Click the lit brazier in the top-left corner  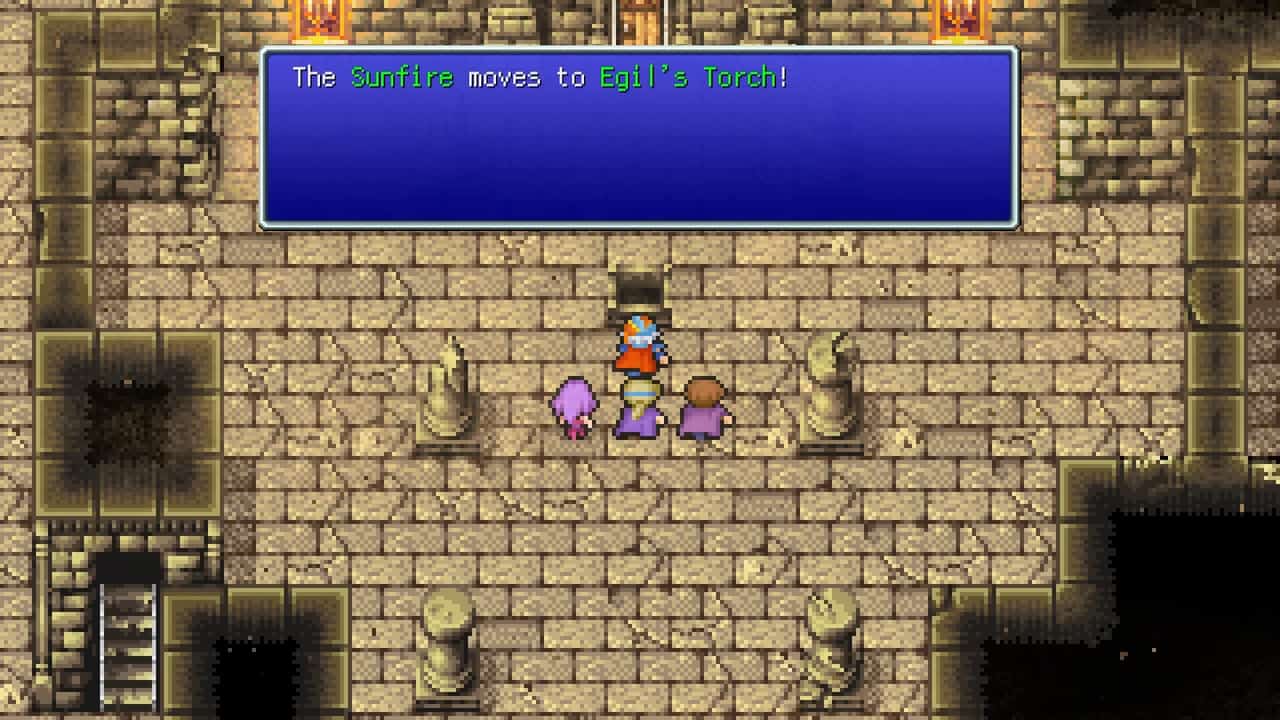click(x=319, y=22)
